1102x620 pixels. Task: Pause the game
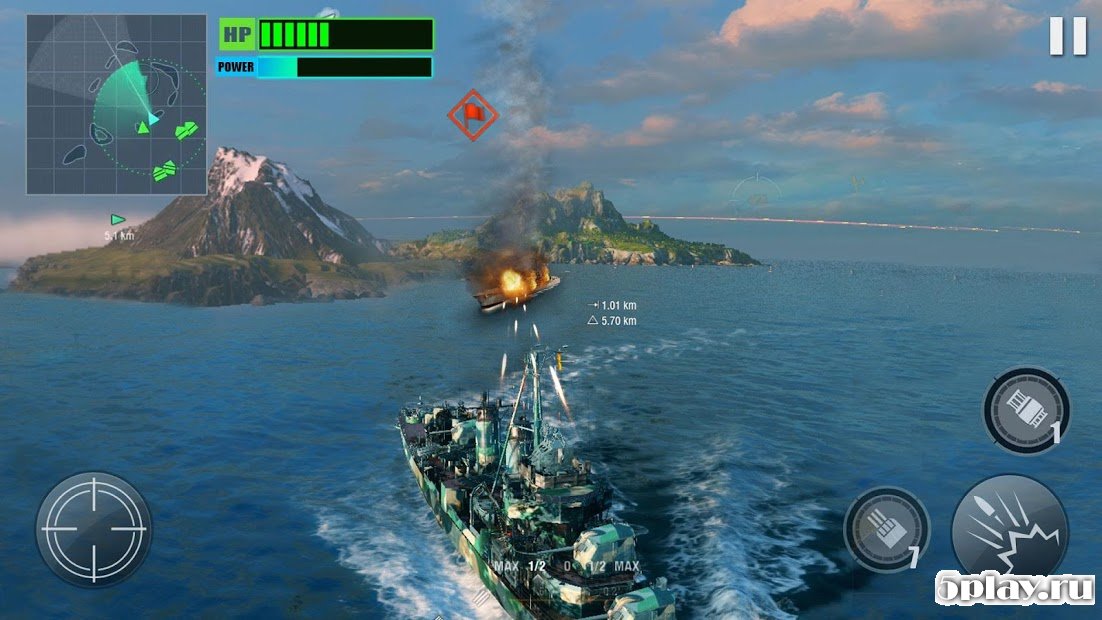1067,37
